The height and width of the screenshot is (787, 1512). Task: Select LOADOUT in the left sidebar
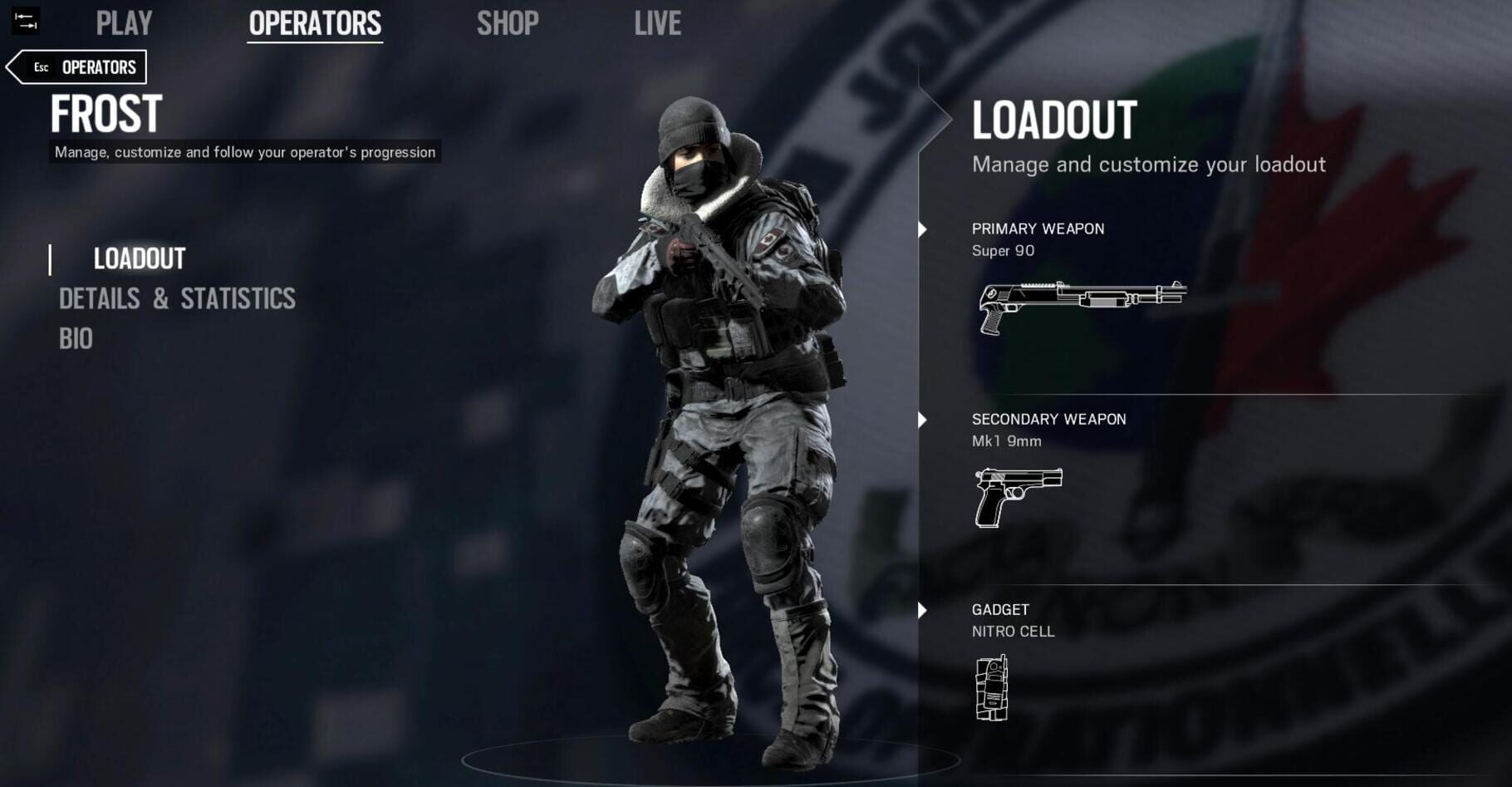point(140,258)
